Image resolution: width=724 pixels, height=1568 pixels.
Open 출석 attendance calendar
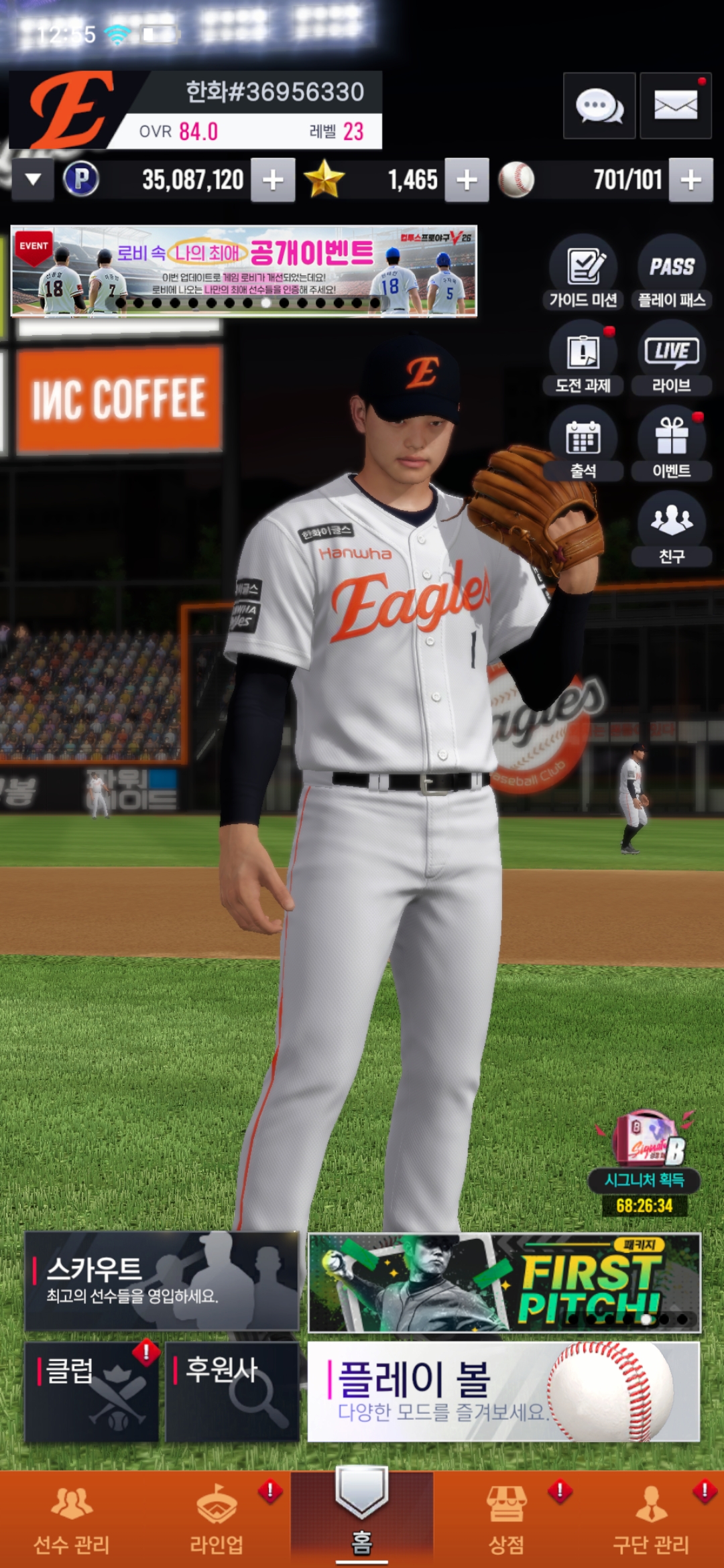click(583, 444)
